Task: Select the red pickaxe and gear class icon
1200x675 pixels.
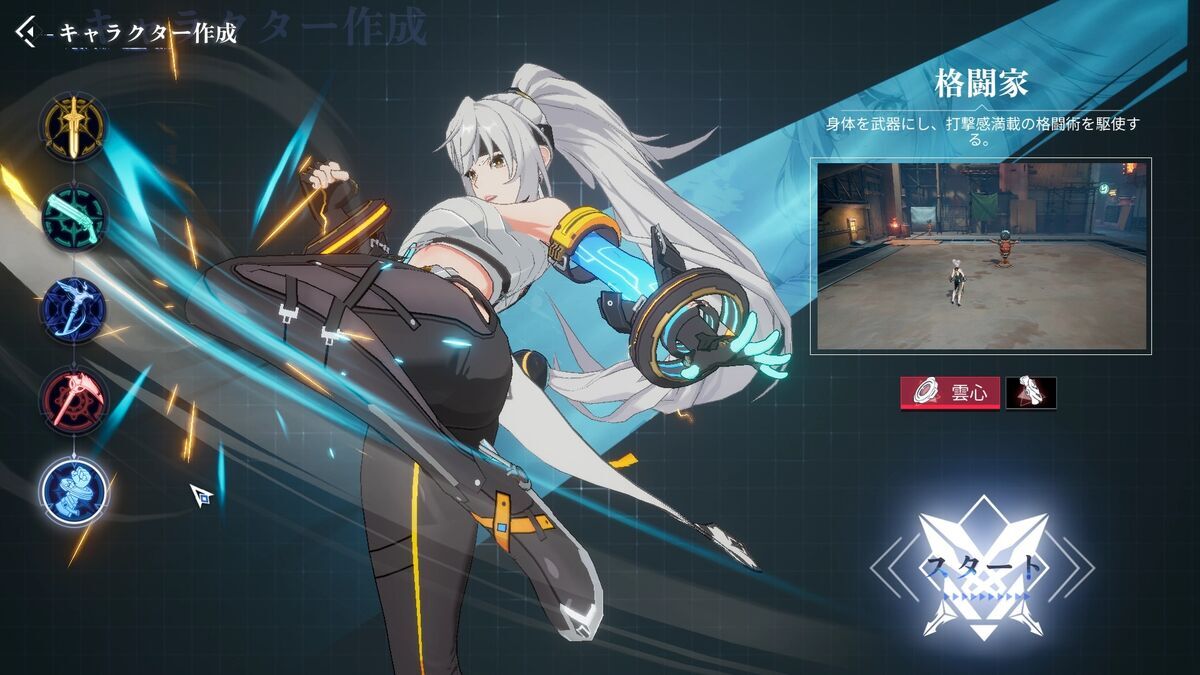Action: [74, 400]
